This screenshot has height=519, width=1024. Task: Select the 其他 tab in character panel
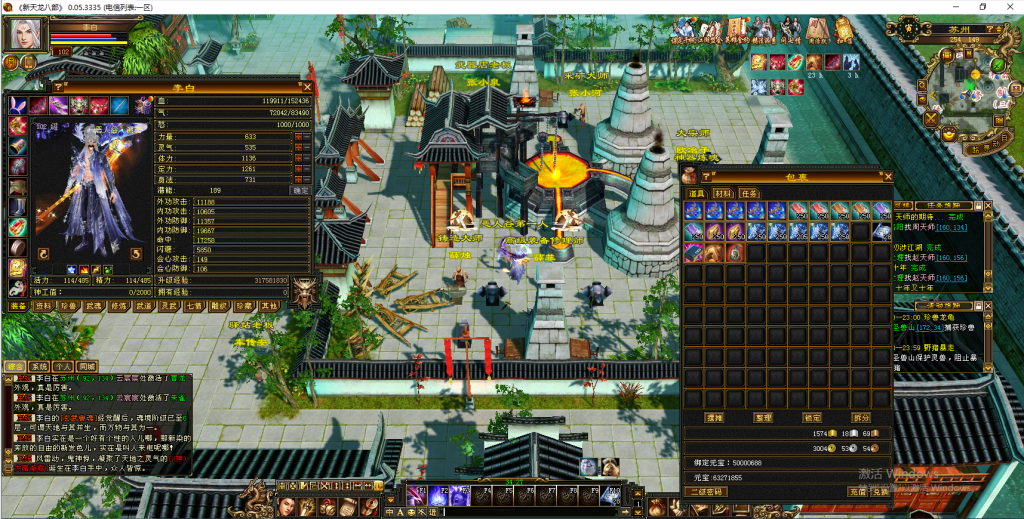(x=269, y=305)
